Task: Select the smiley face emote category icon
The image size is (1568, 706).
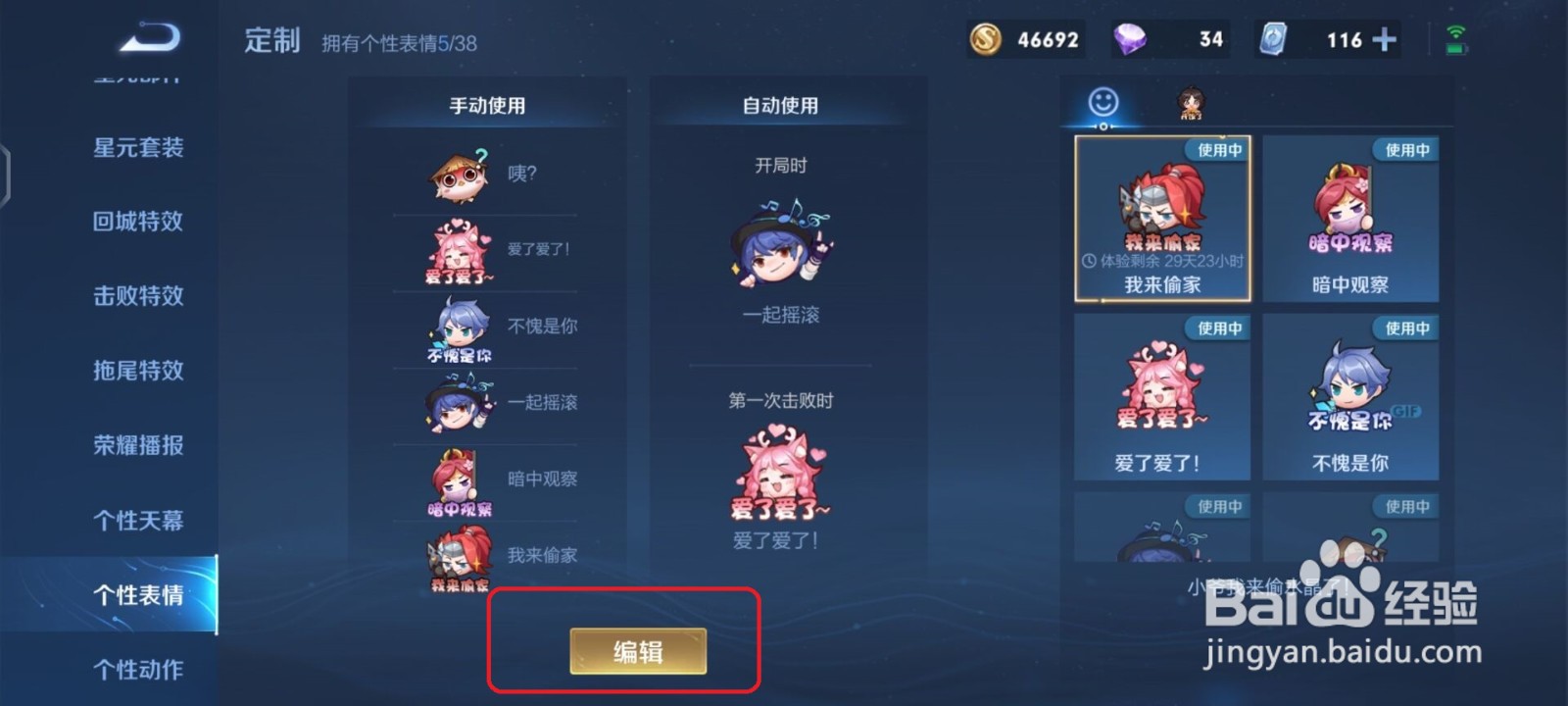Action: tap(1102, 100)
